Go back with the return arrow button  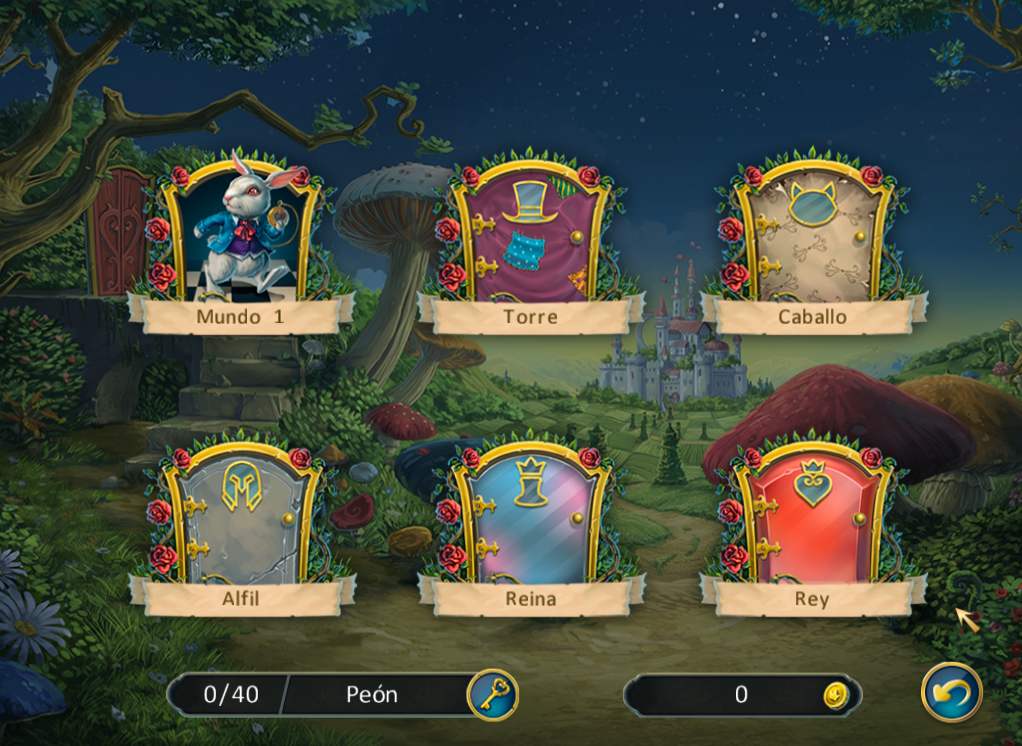pyautogui.click(x=951, y=692)
